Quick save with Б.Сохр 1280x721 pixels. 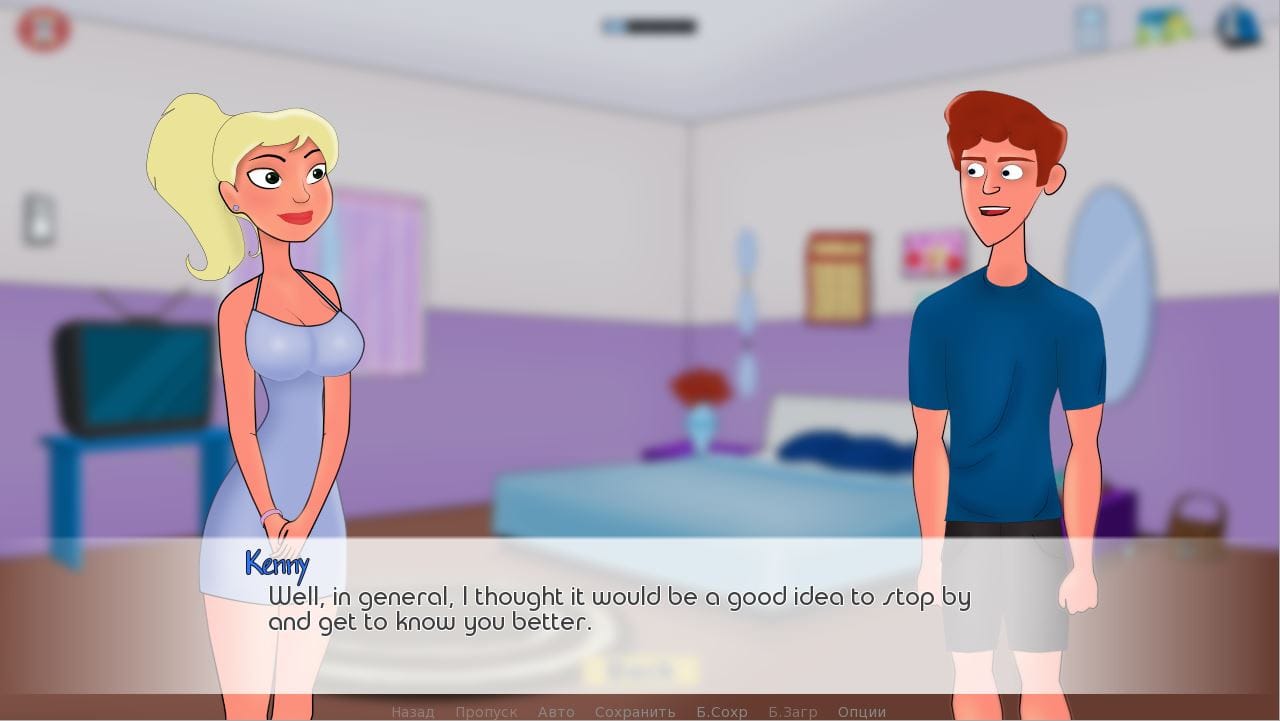coord(722,712)
